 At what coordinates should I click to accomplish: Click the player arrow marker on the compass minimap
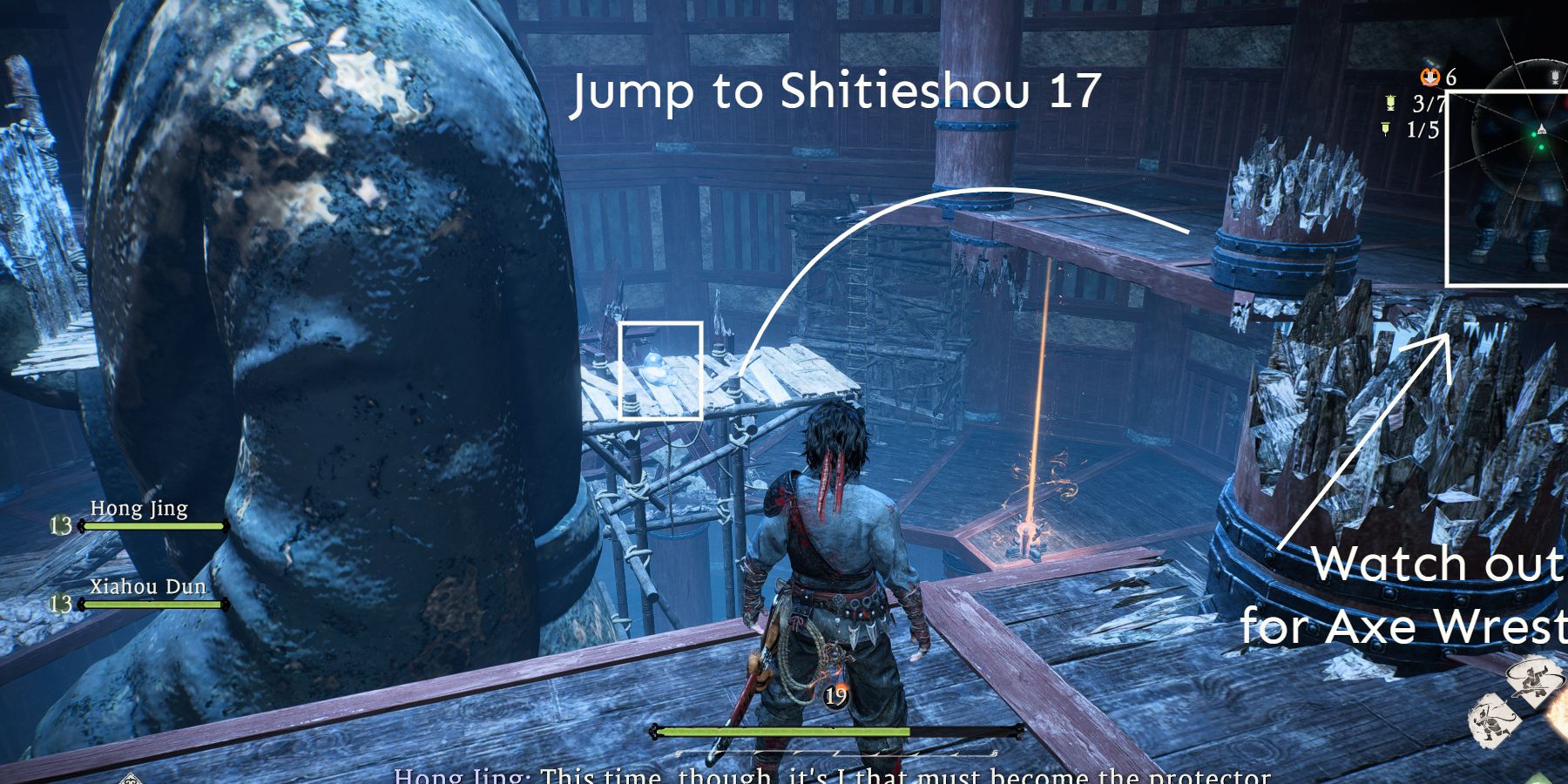coord(1542,128)
